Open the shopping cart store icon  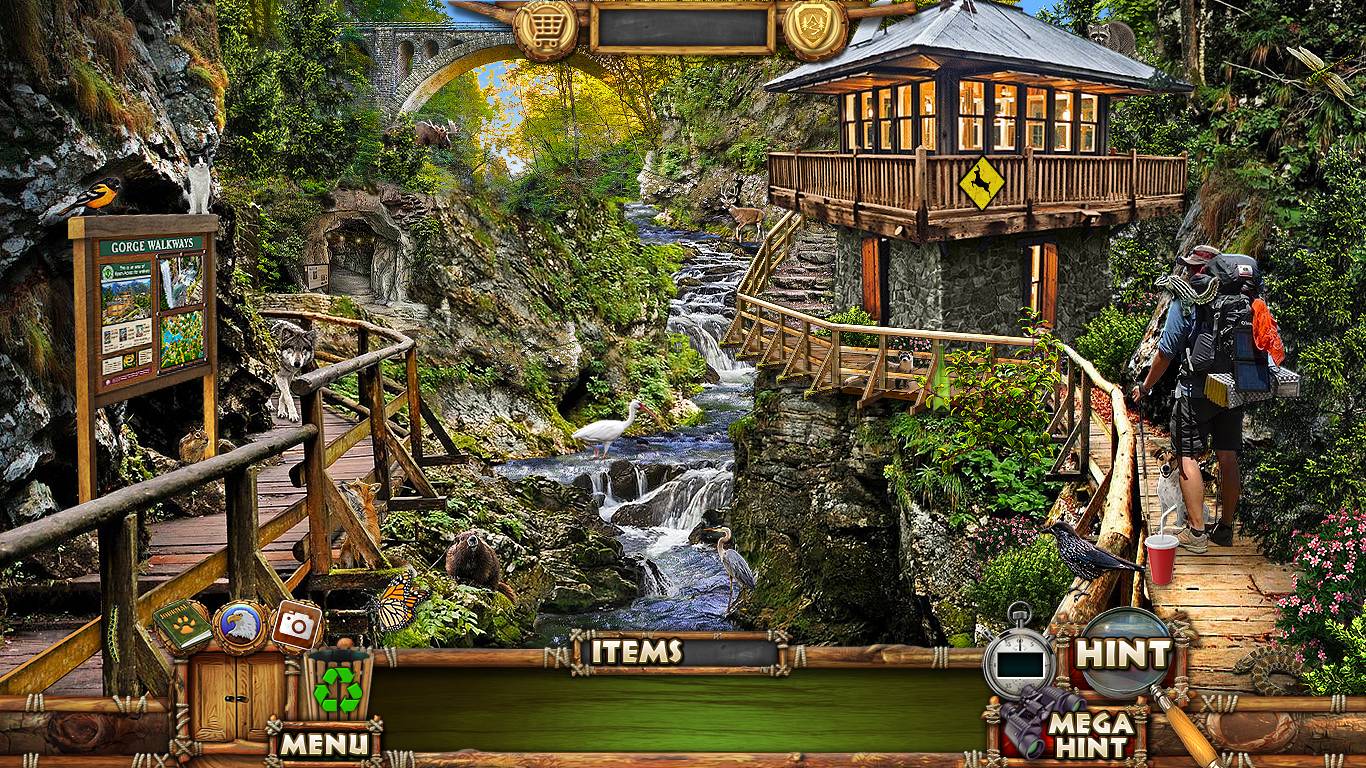[x=546, y=30]
